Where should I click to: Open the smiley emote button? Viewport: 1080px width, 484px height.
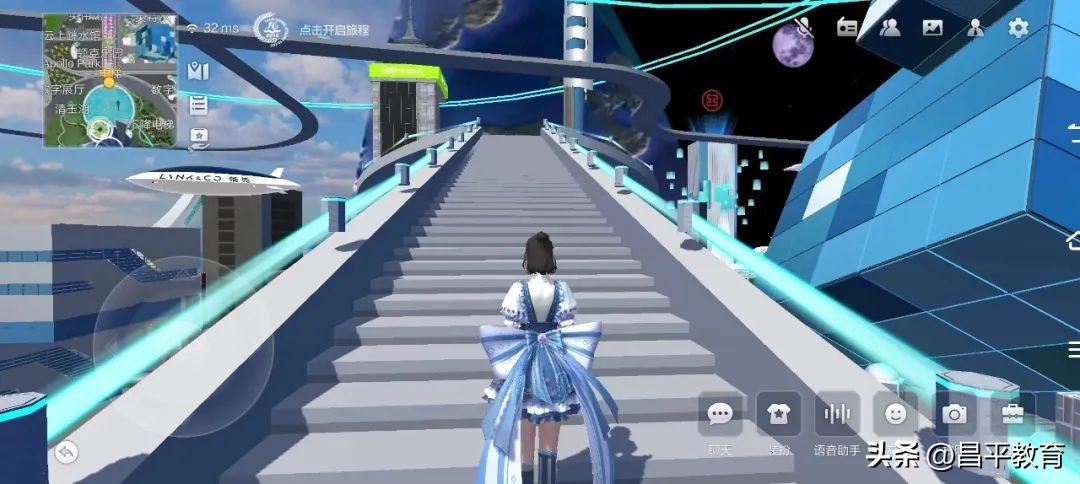(x=895, y=413)
